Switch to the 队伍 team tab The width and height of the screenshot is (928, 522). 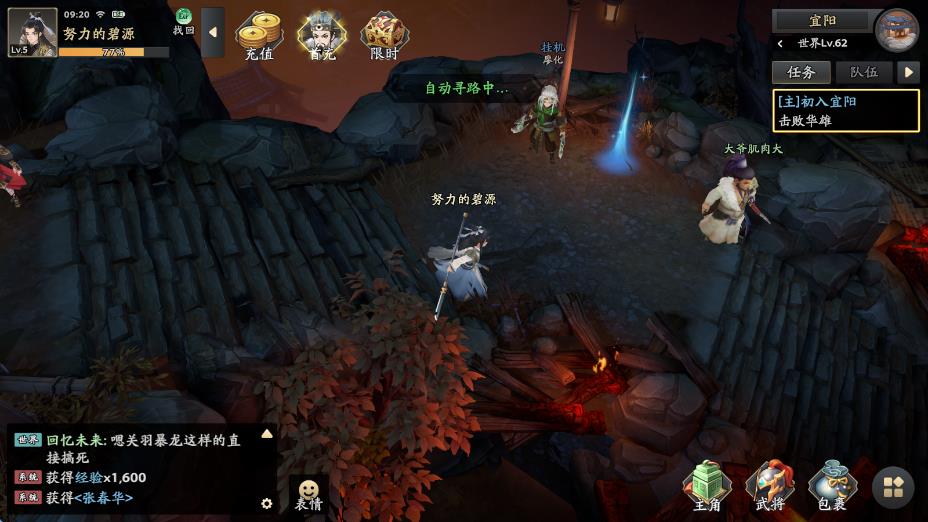click(x=864, y=72)
